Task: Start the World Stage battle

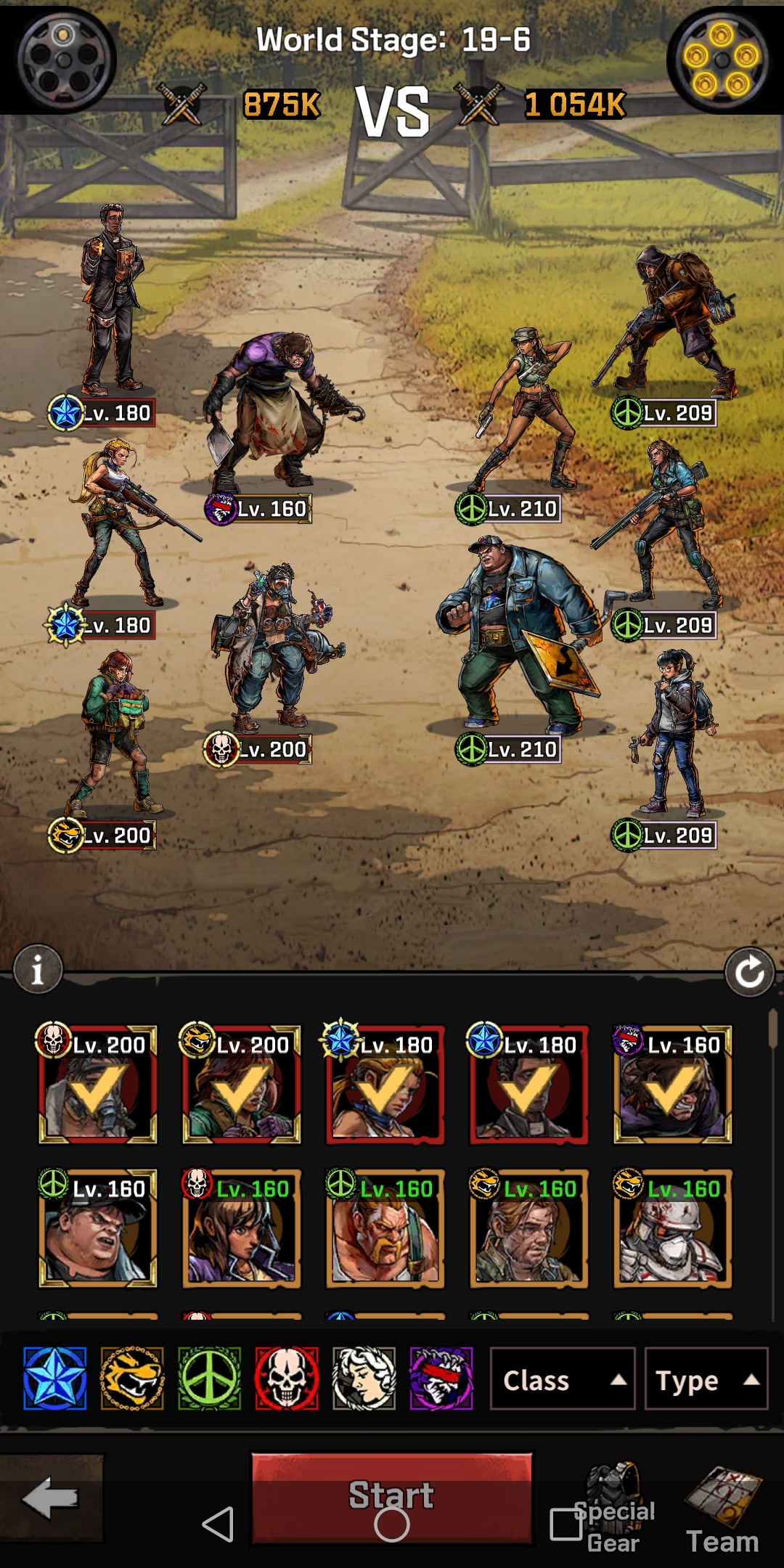Action: 391,1497
